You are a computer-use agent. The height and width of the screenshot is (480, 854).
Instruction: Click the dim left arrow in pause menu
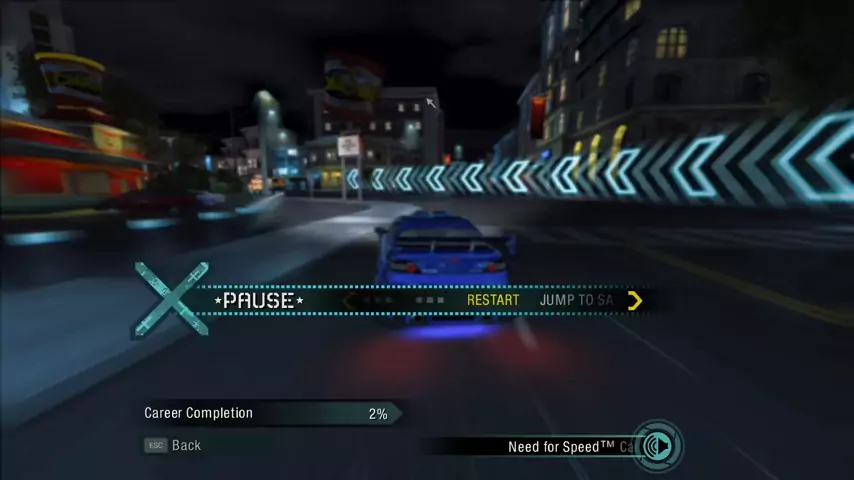click(x=347, y=300)
